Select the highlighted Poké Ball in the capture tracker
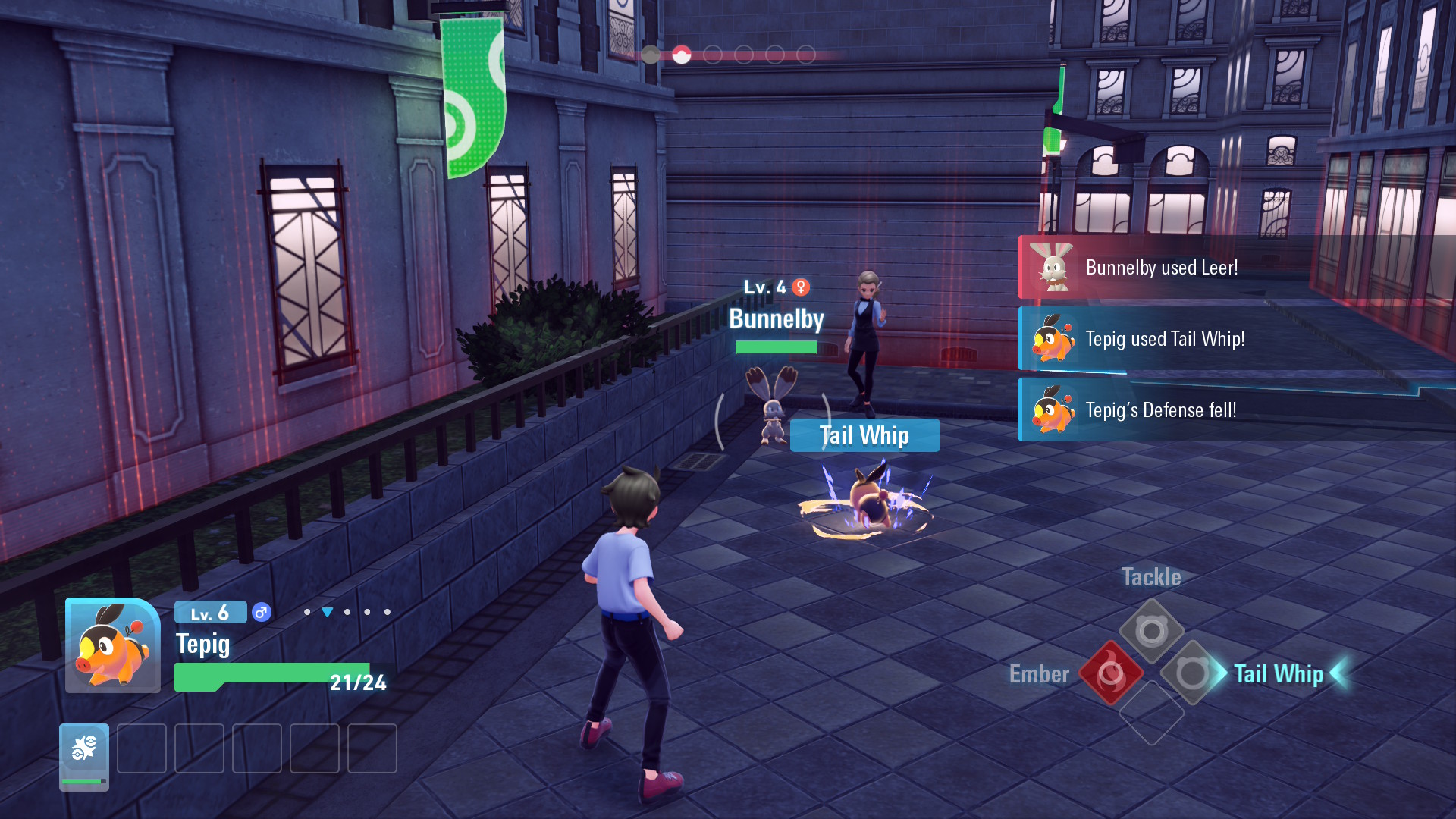1456x819 pixels. 683,54
